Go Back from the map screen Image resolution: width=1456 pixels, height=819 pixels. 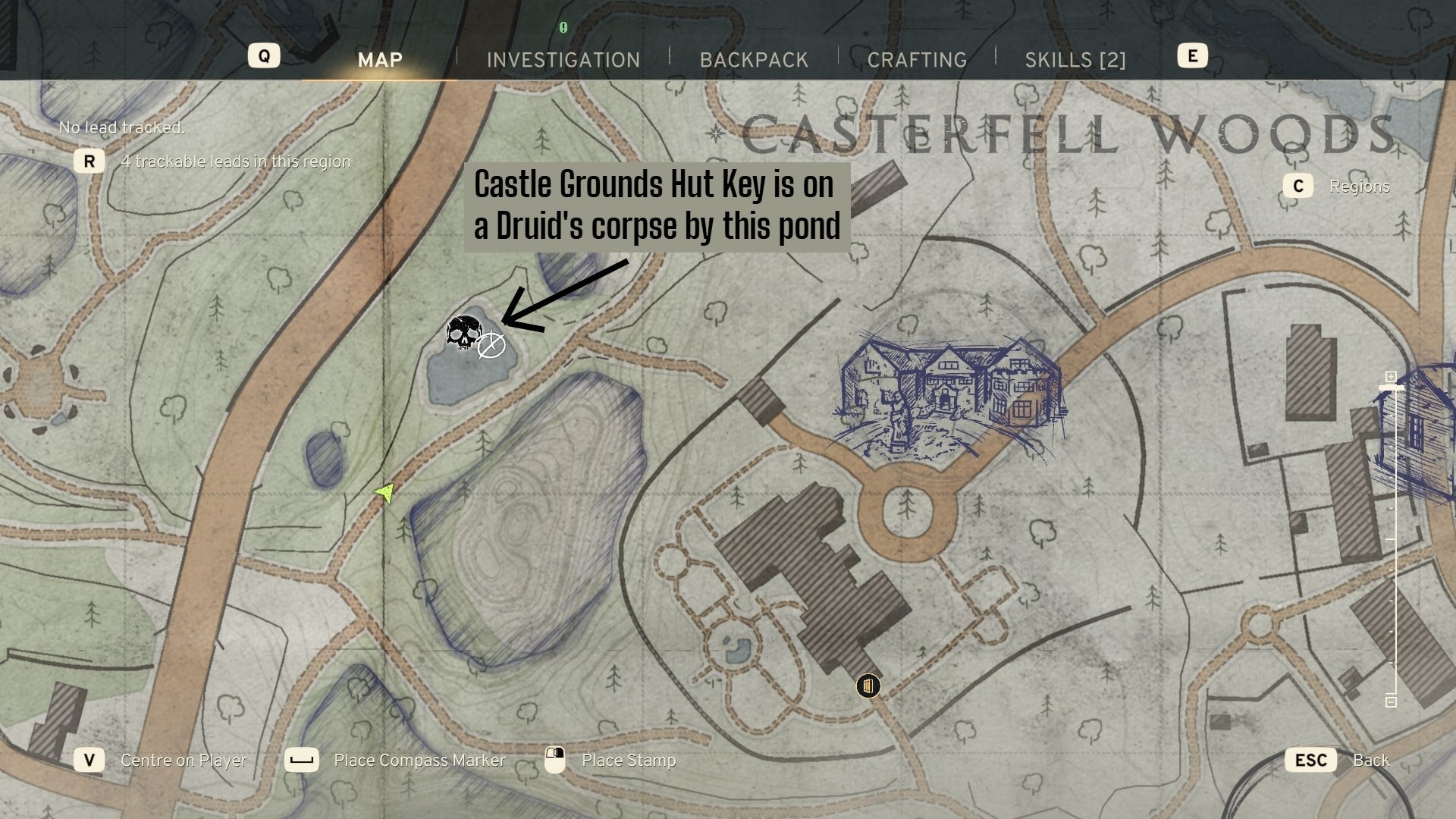pos(1370,760)
